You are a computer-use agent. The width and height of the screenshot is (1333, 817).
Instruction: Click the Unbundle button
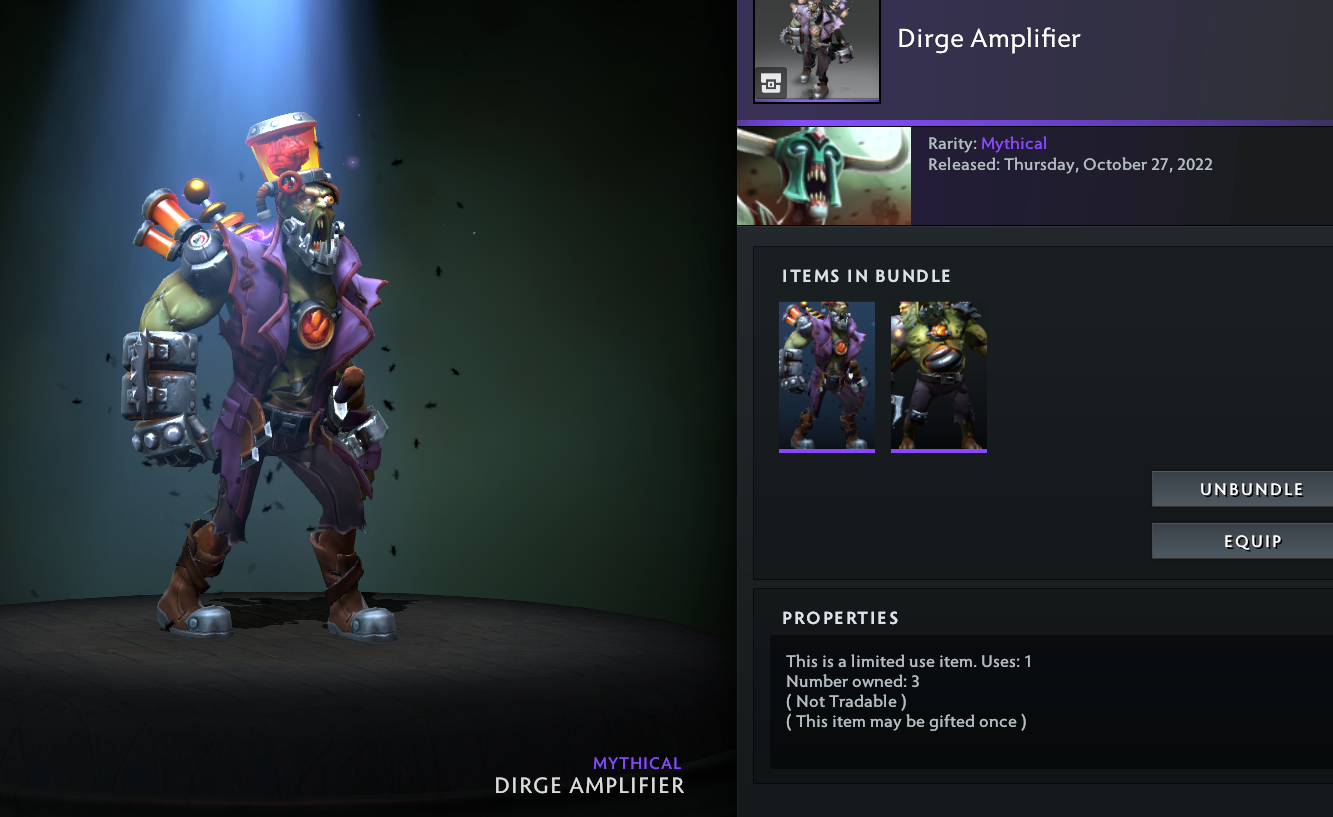pyautogui.click(x=1242, y=489)
